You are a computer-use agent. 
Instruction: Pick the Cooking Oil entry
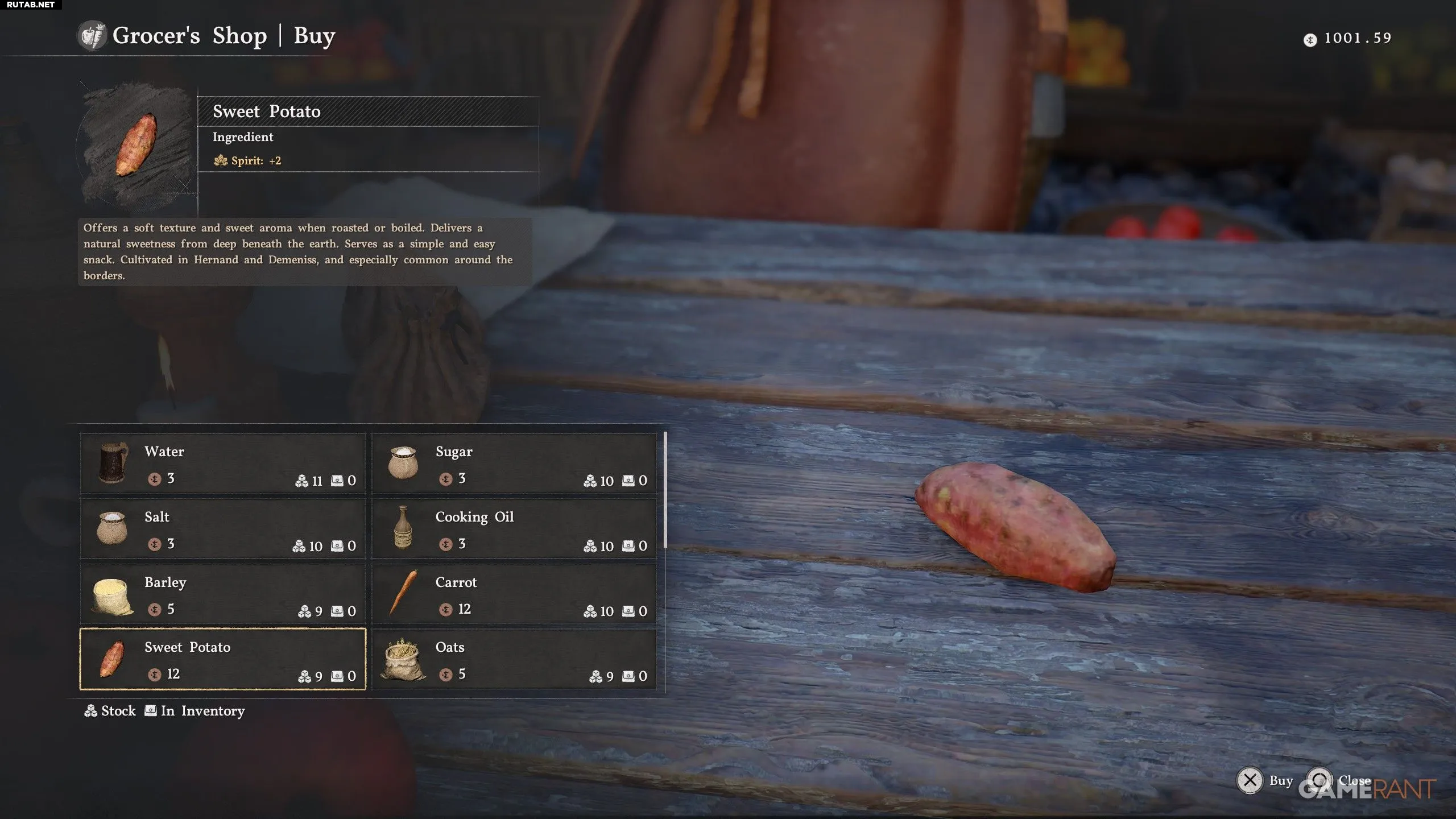tap(514, 529)
